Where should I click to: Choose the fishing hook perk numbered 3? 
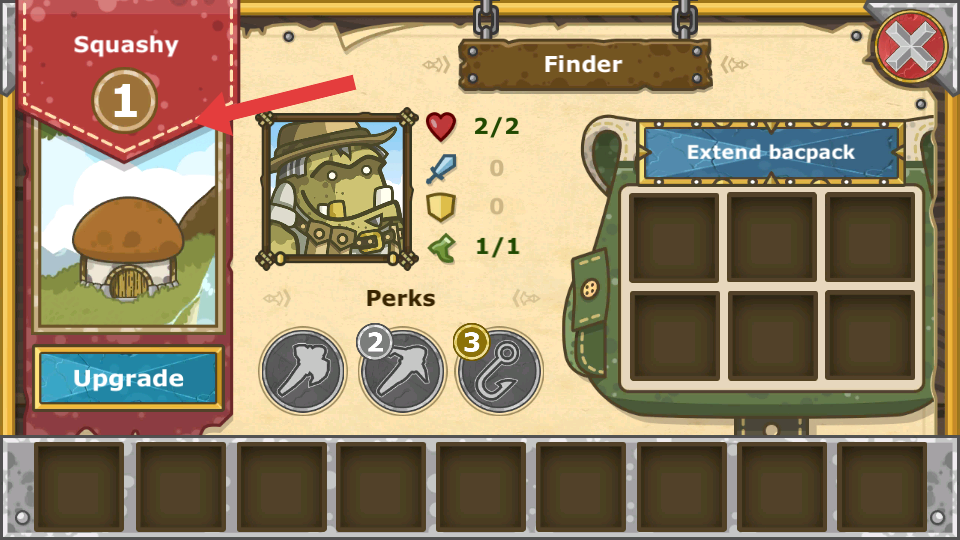click(x=499, y=371)
